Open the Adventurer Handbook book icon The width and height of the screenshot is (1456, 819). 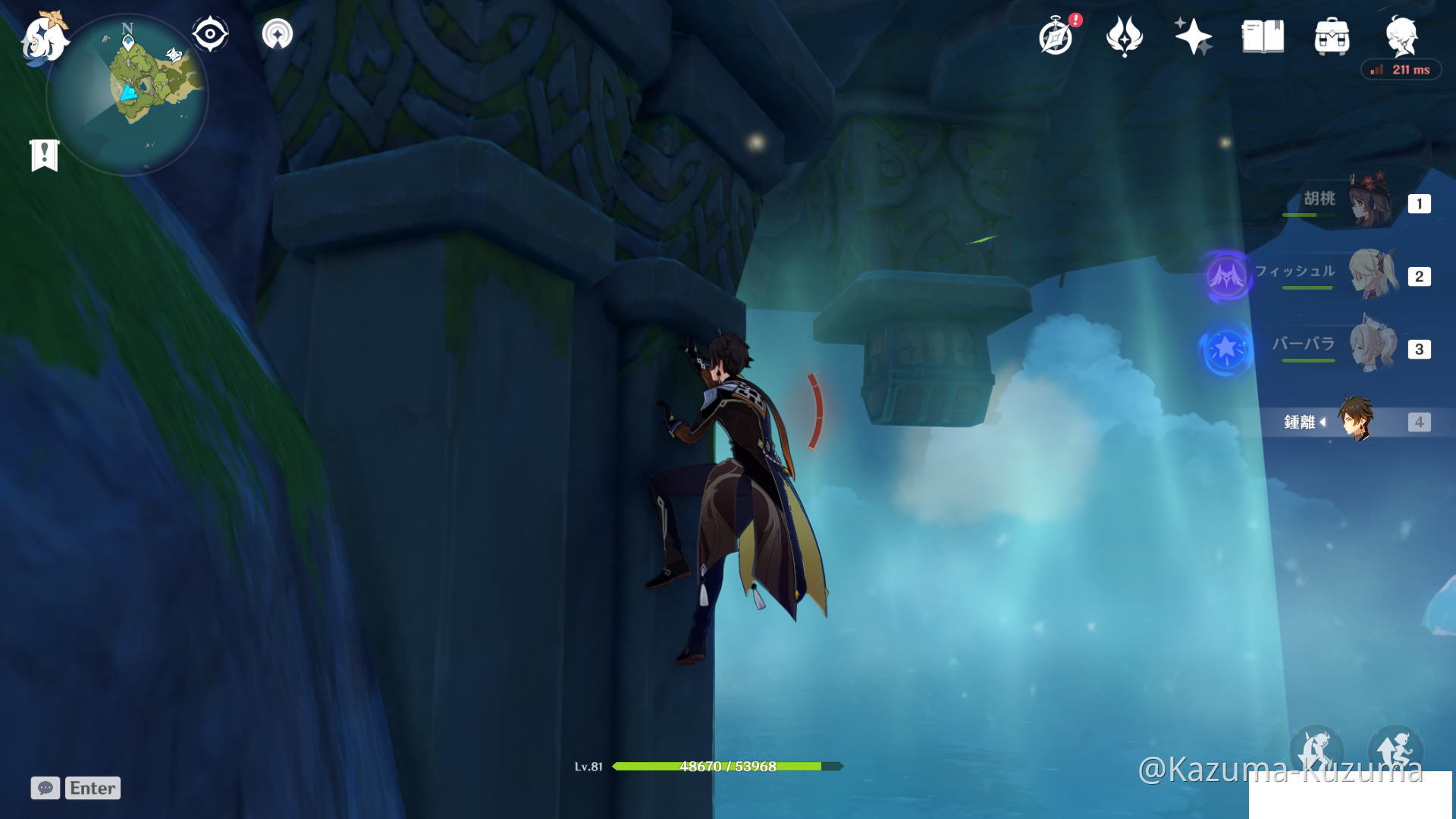1262,36
